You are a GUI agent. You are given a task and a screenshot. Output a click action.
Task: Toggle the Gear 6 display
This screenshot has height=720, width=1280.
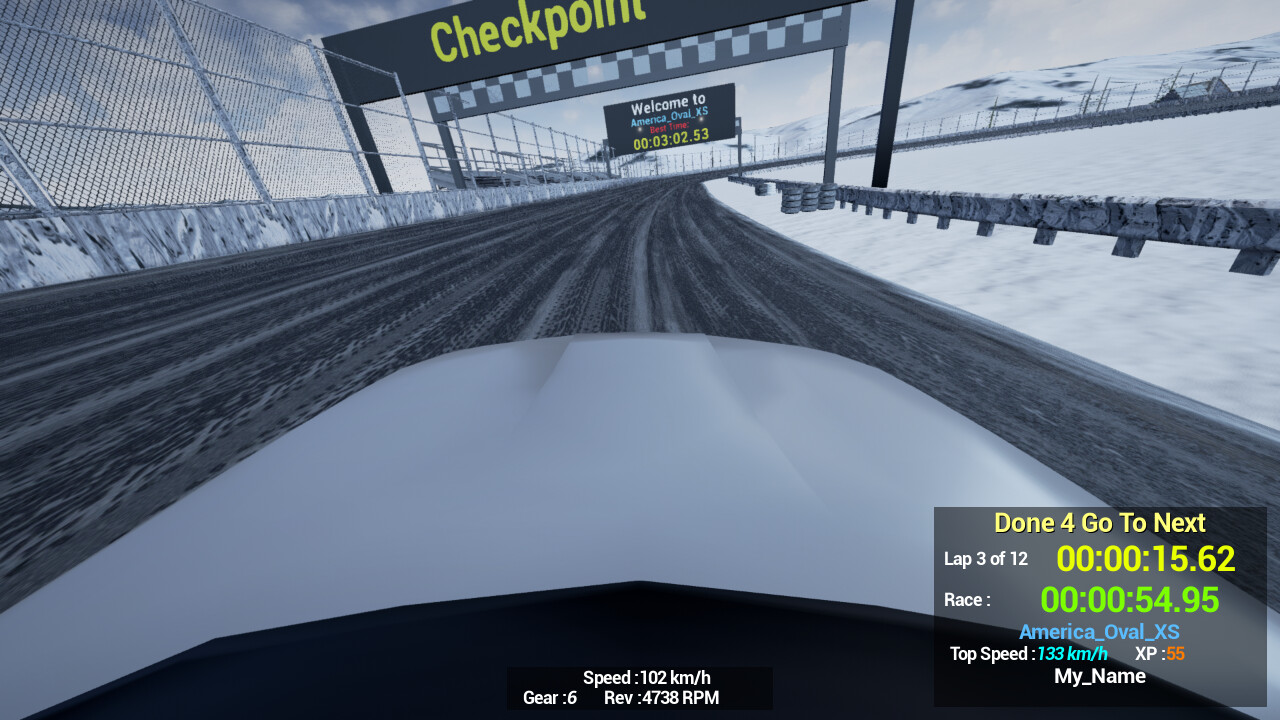[x=549, y=698]
